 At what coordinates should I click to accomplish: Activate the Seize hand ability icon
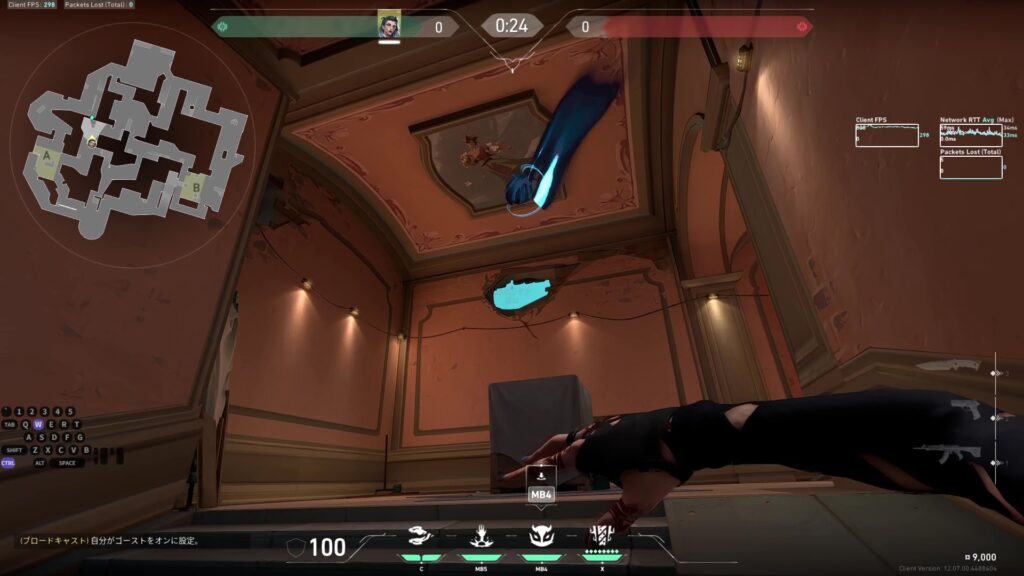[481, 536]
